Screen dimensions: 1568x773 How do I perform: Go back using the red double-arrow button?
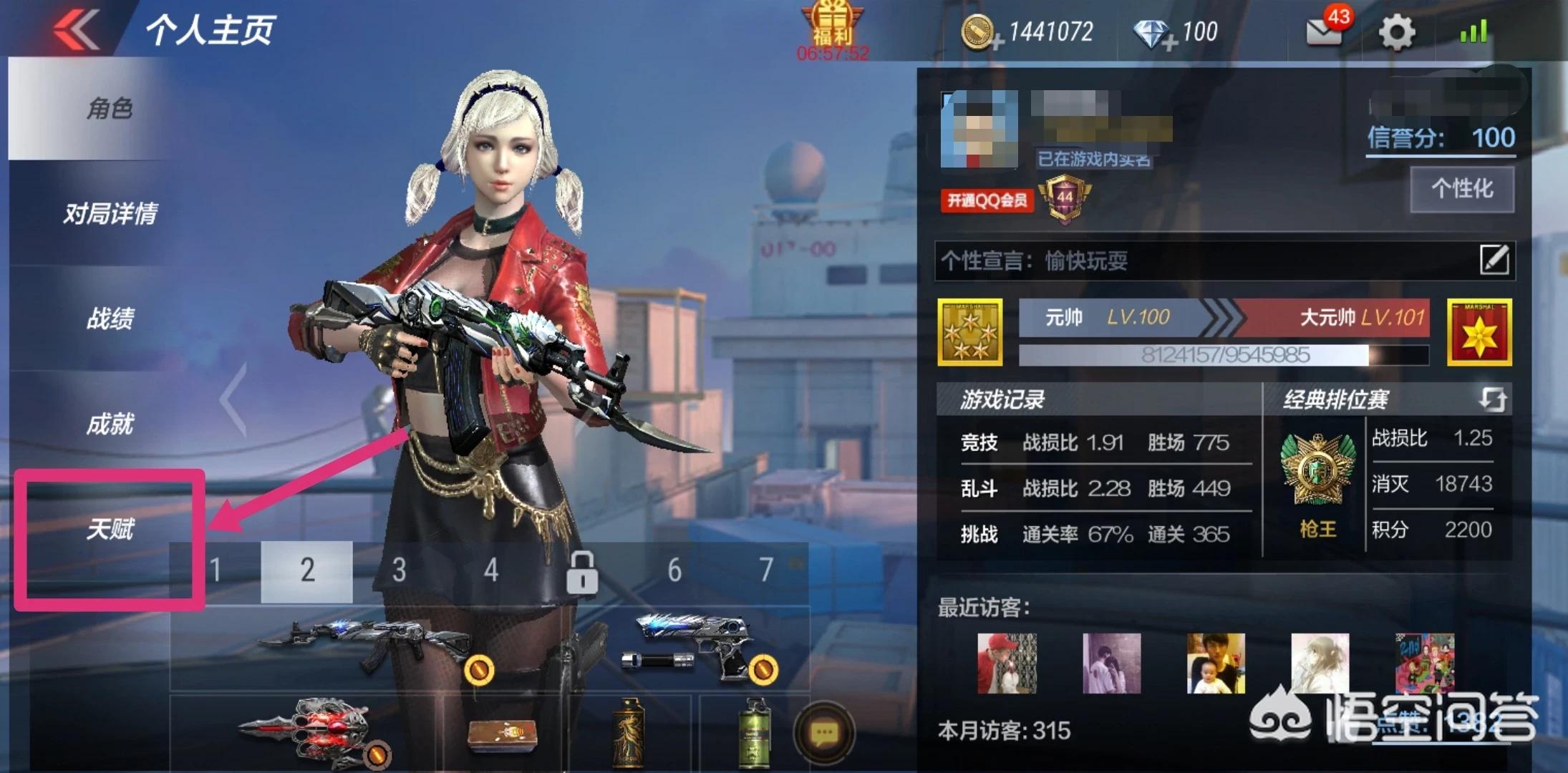click(x=75, y=30)
